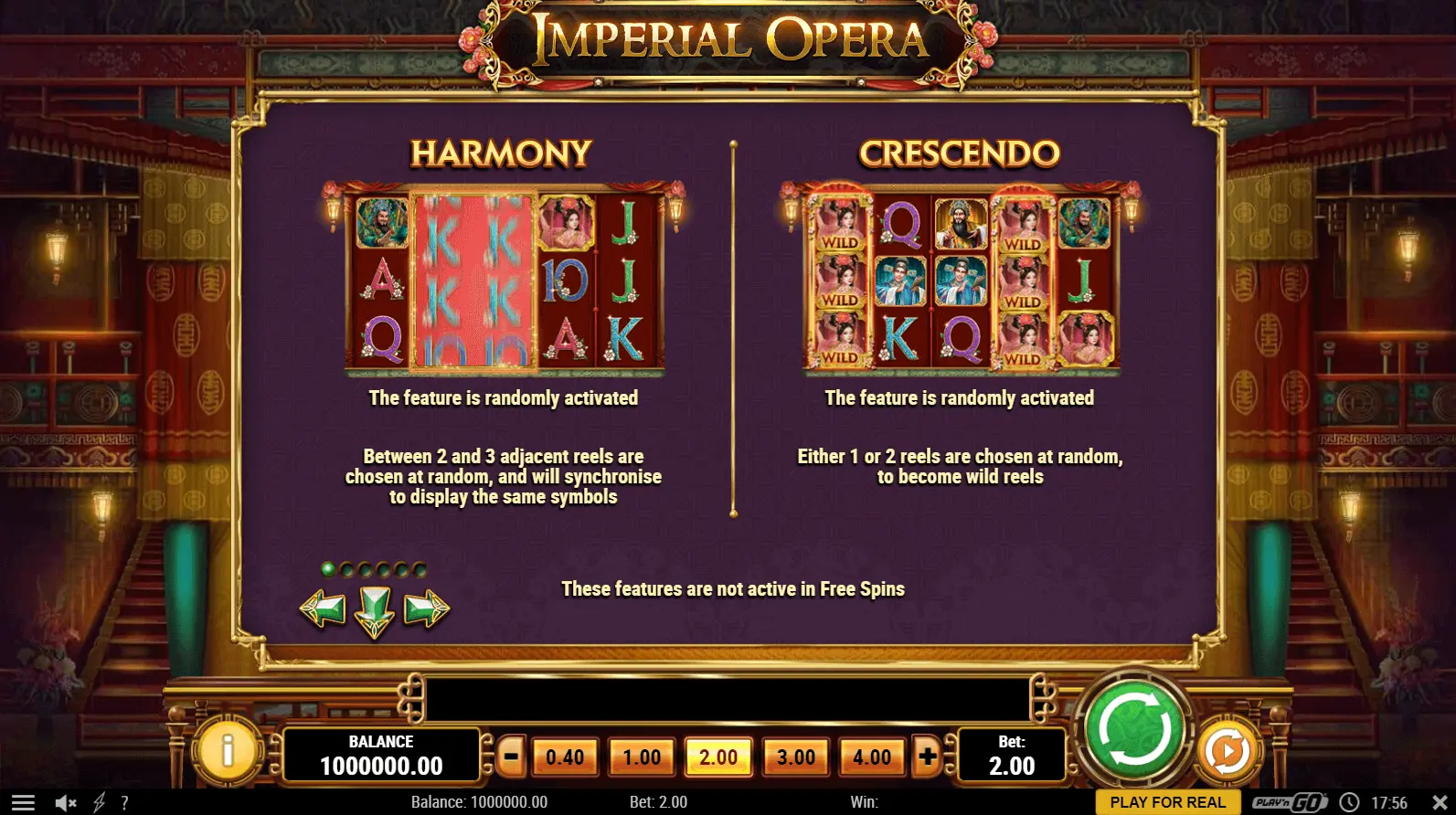
Task: Increase the bet with the plus button
Action: 928,757
